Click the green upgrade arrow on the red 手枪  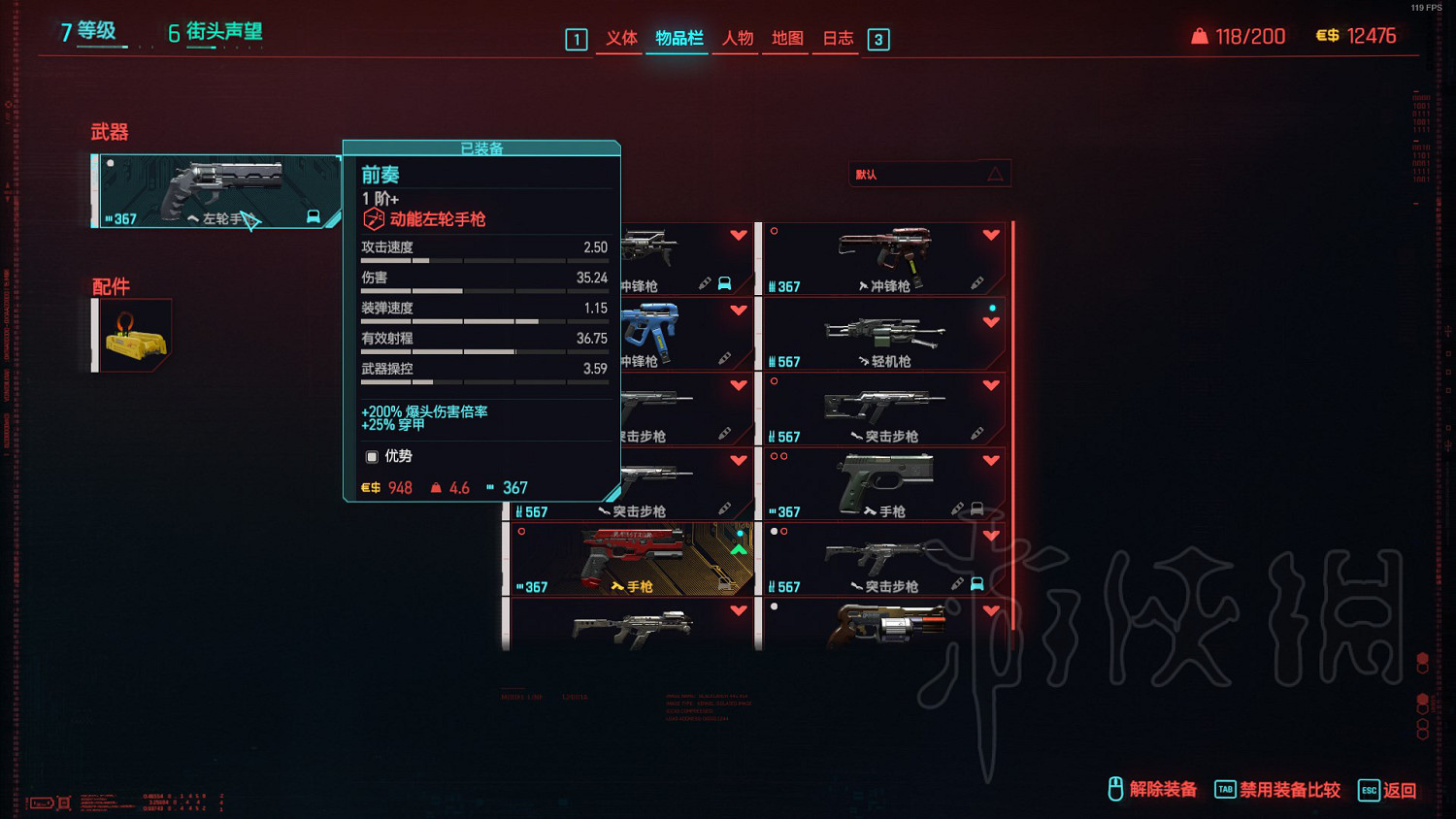739,548
